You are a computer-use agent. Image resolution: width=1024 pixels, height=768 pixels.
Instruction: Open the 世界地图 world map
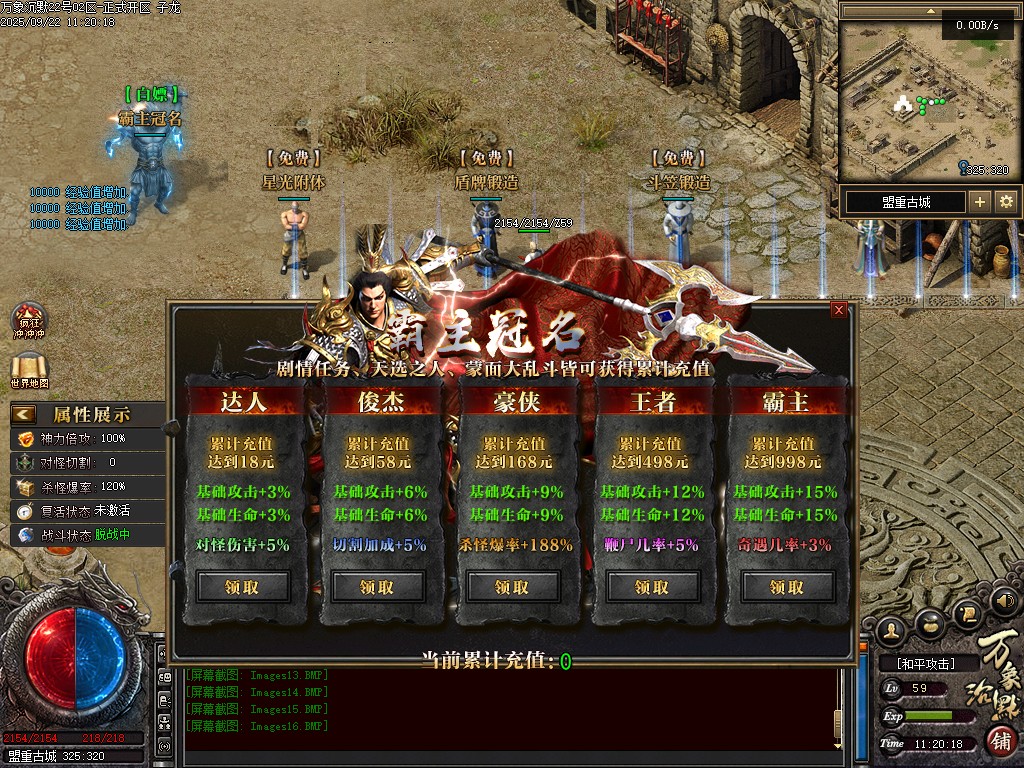29,371
